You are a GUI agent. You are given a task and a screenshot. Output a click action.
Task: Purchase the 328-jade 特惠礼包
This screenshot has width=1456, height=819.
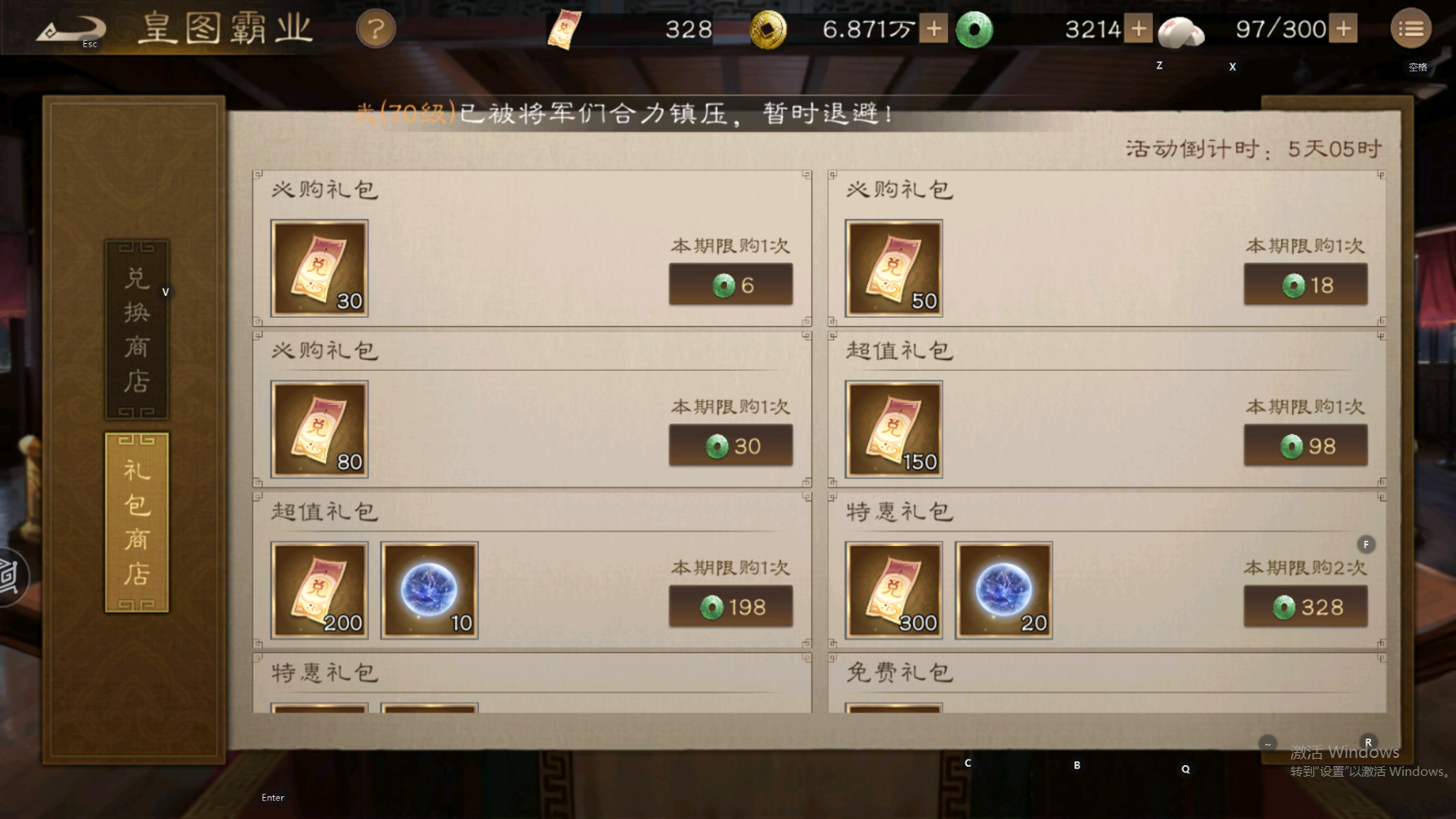click(1304, 606)
